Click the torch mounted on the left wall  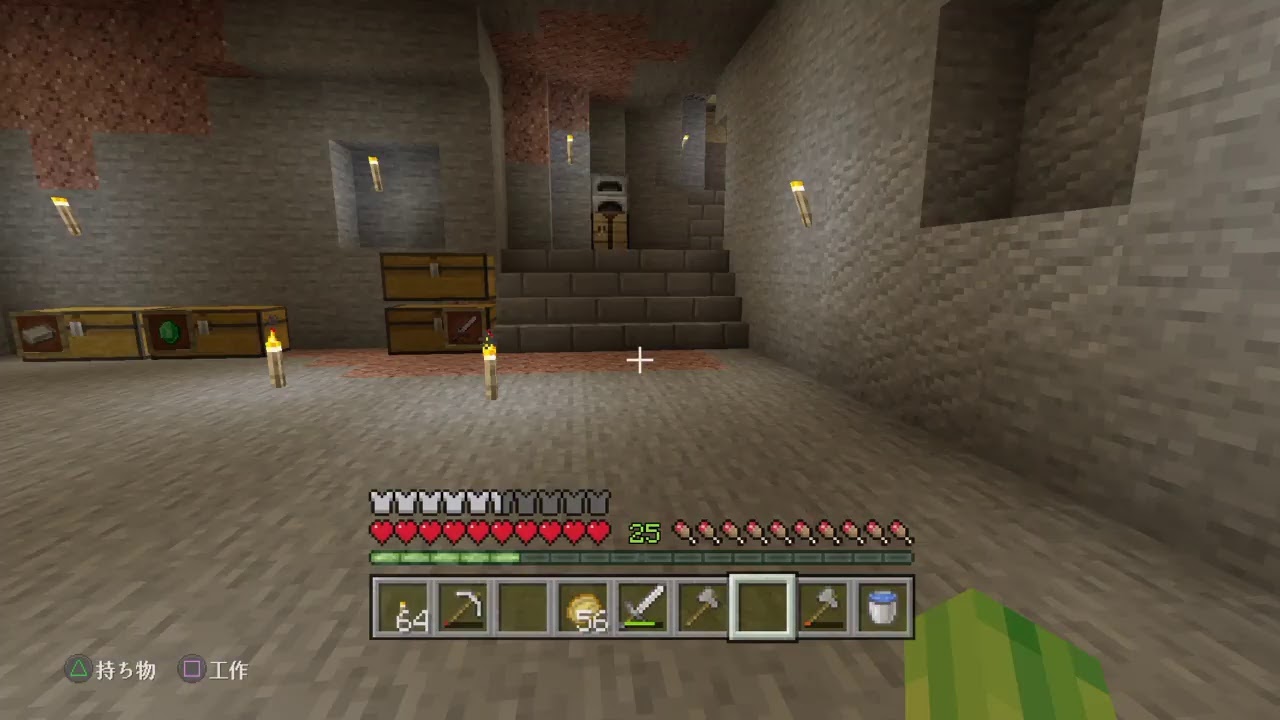(x=63, y=215)
